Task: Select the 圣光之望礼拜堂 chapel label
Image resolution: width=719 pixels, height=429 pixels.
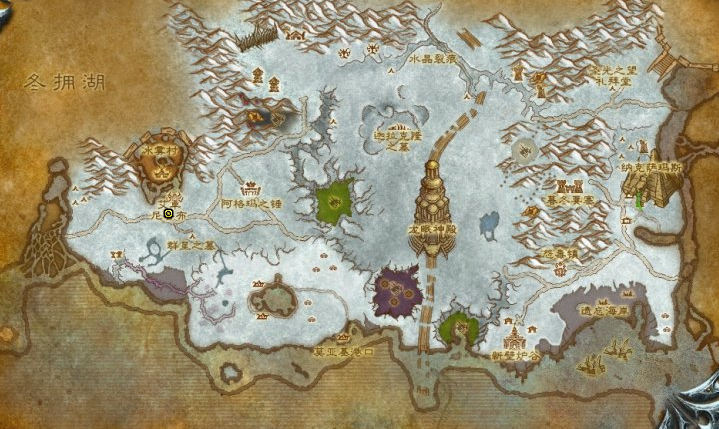Action: click(612, 75)
